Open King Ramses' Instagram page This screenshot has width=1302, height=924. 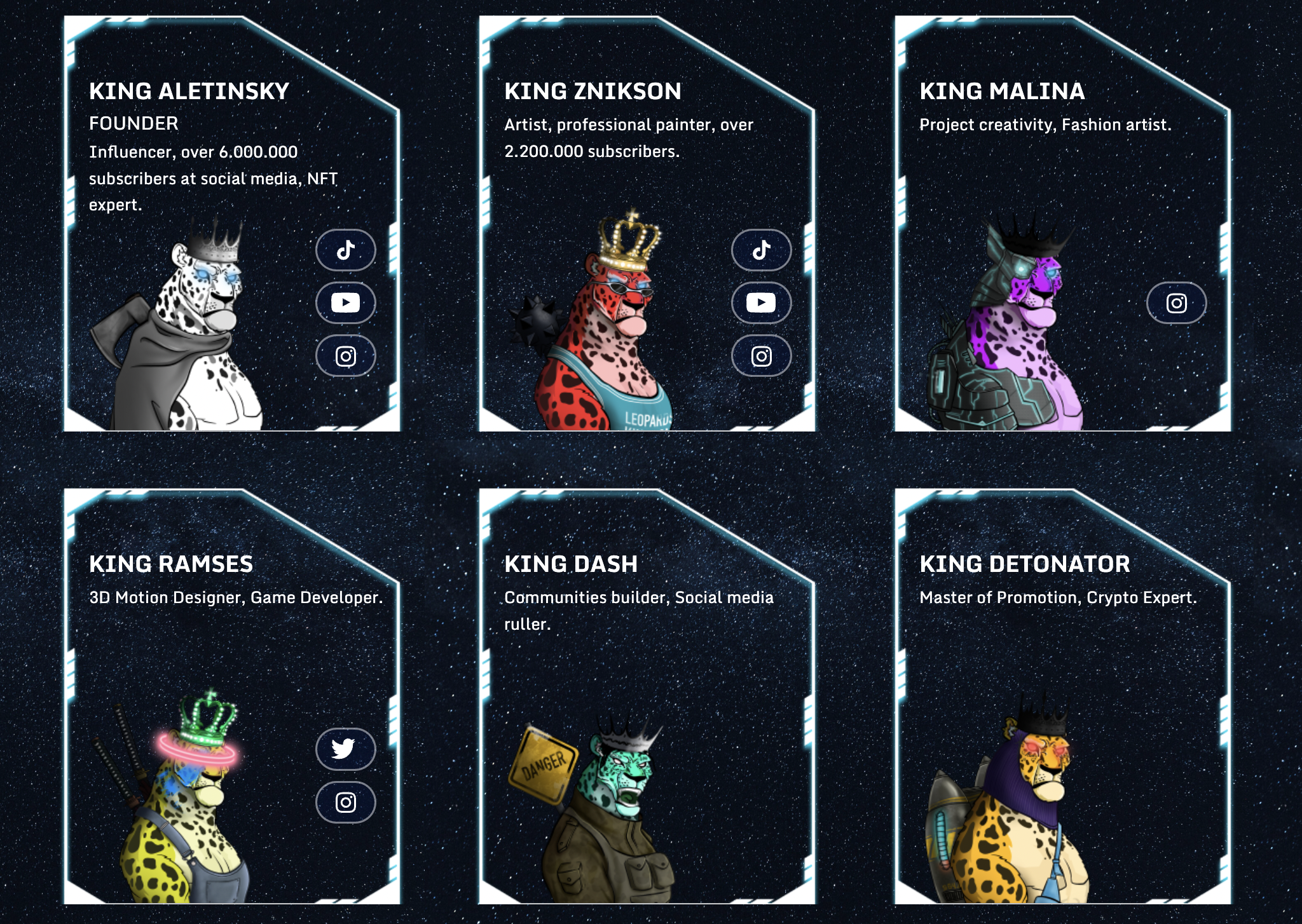tap(345, 802)
